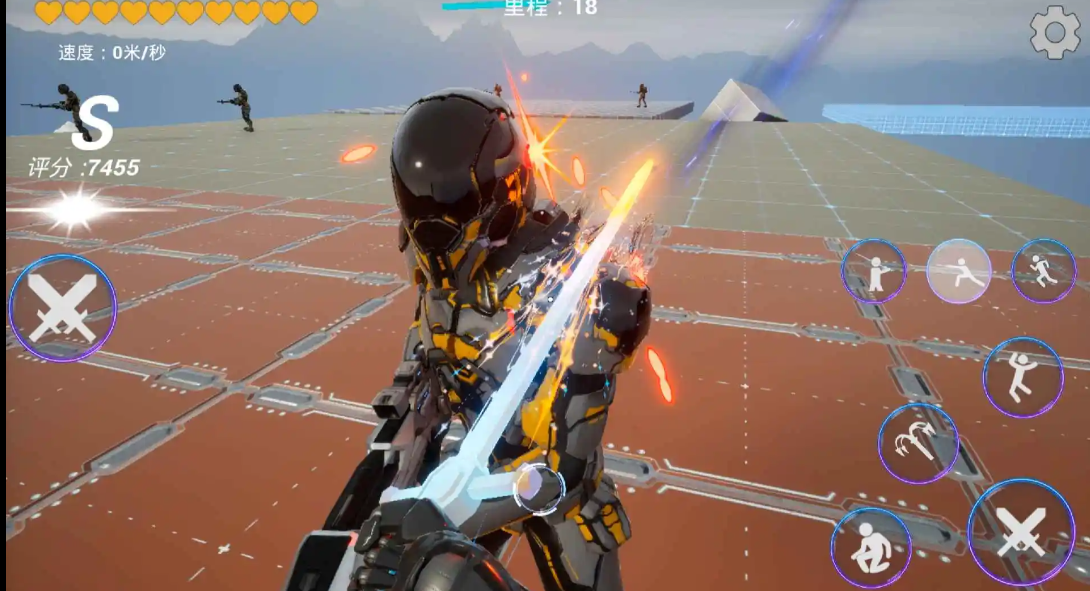1090x591 pixels.
Task: Tap the standing figure with sword button
Action: click(873, 271)
